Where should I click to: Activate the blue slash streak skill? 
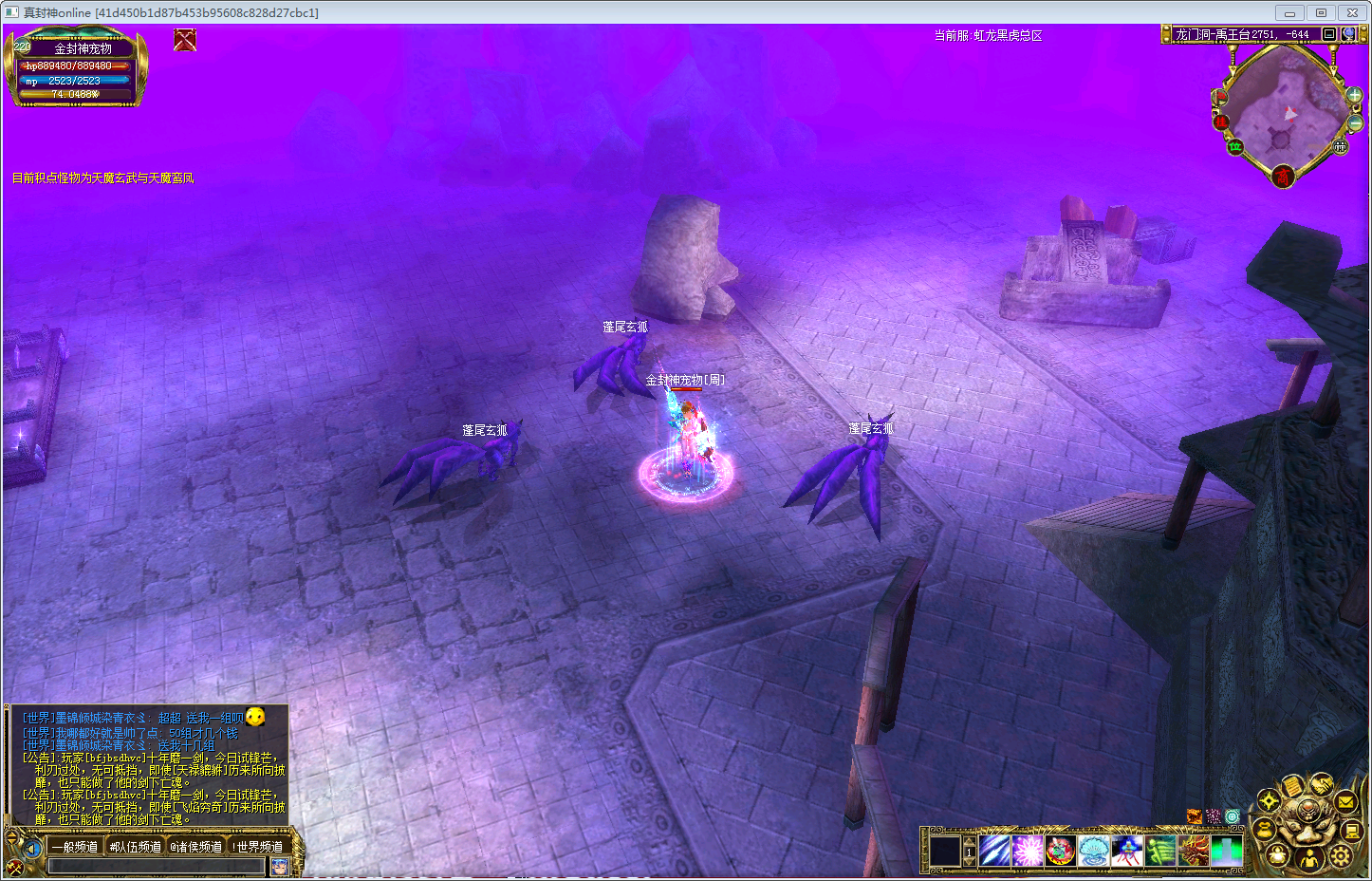[x=994, y=851]
